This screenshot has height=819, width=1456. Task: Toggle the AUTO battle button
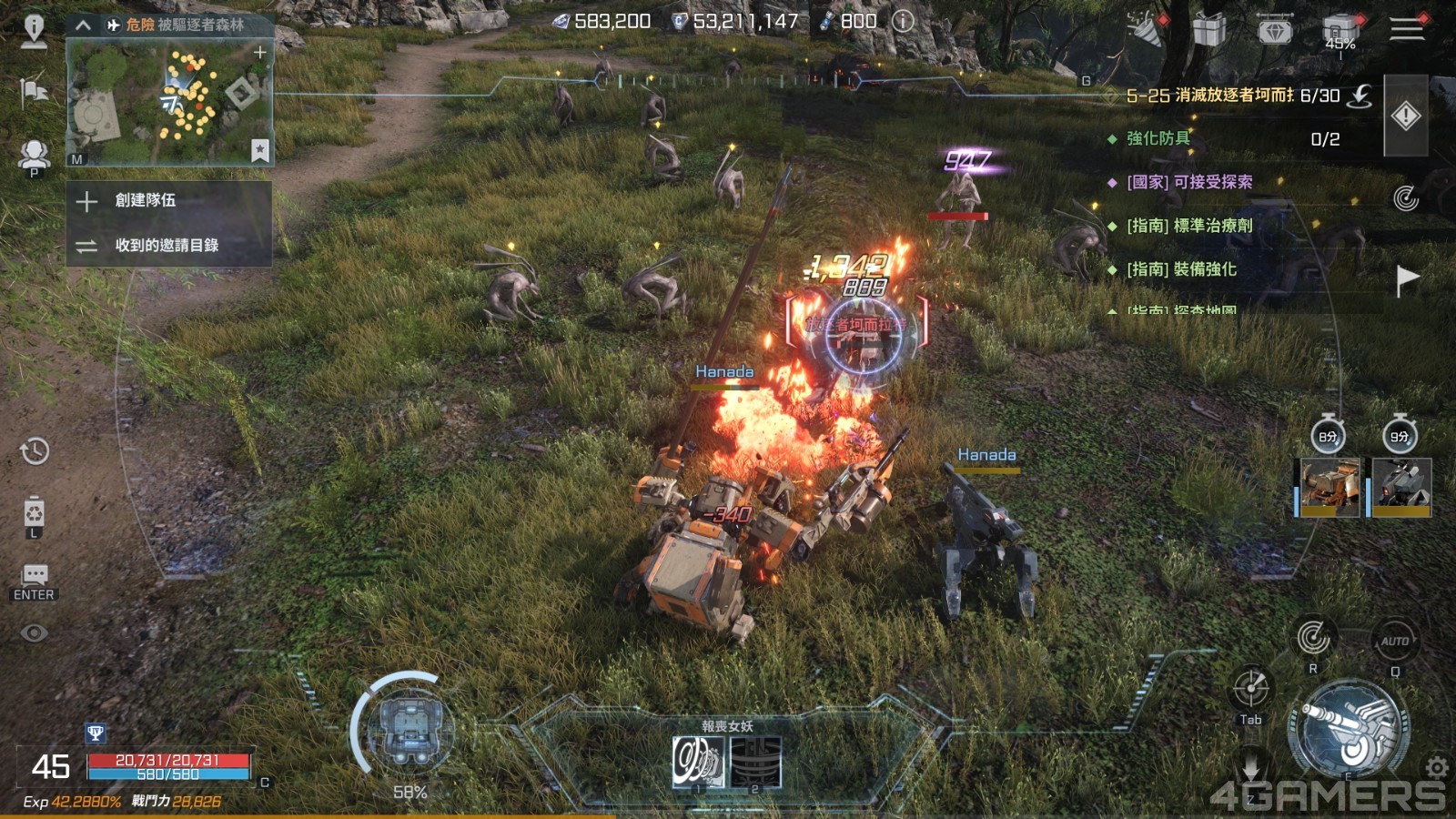[x=1394, y=642]
